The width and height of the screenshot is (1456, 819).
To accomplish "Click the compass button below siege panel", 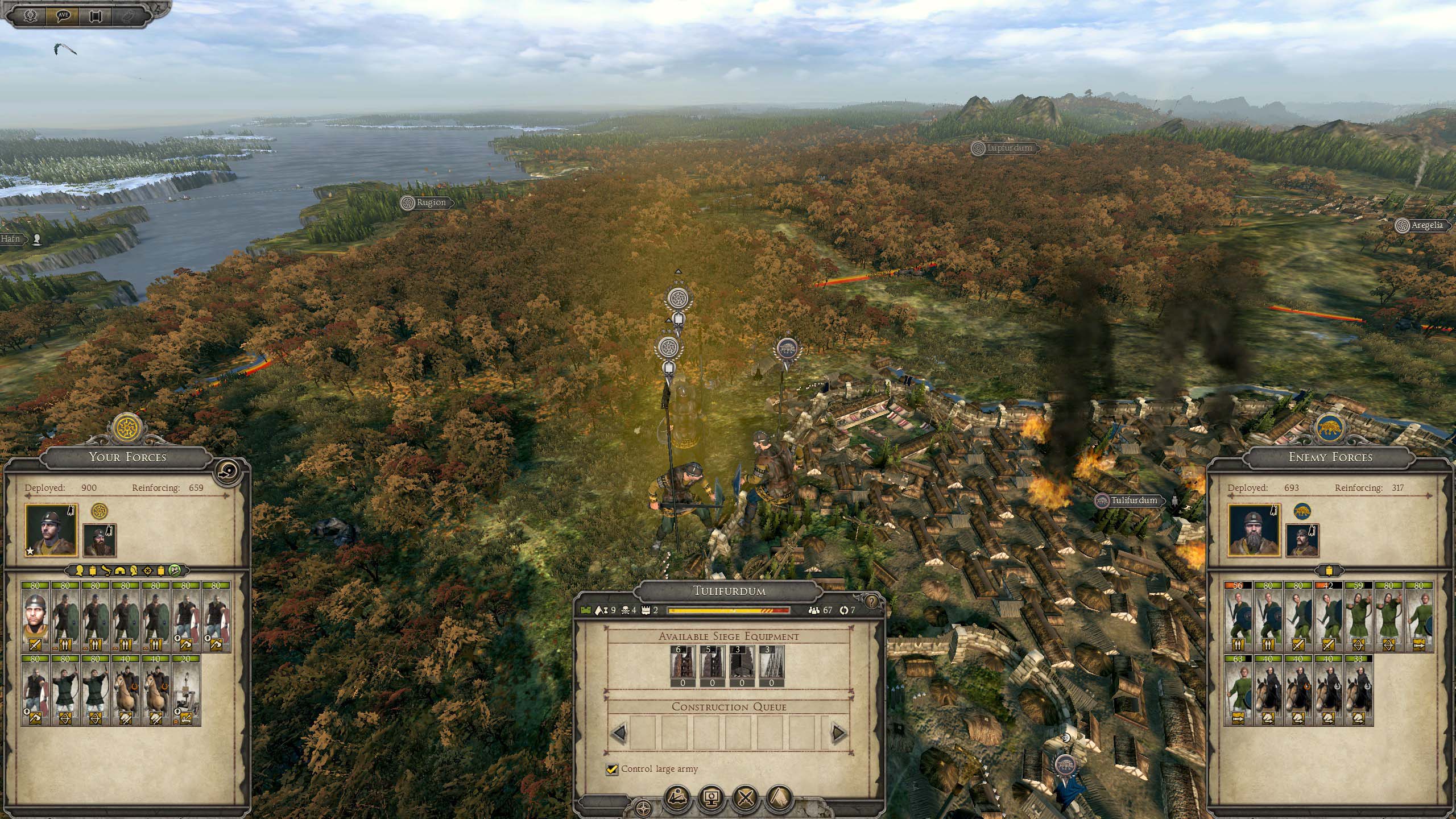I will click(643, 808).
